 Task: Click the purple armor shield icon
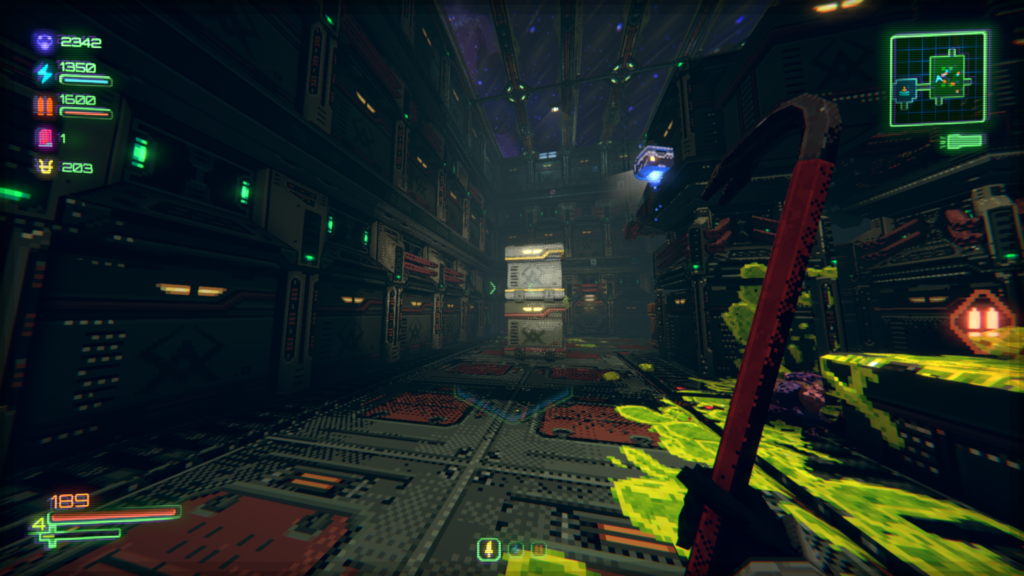[x=44, y=42]
